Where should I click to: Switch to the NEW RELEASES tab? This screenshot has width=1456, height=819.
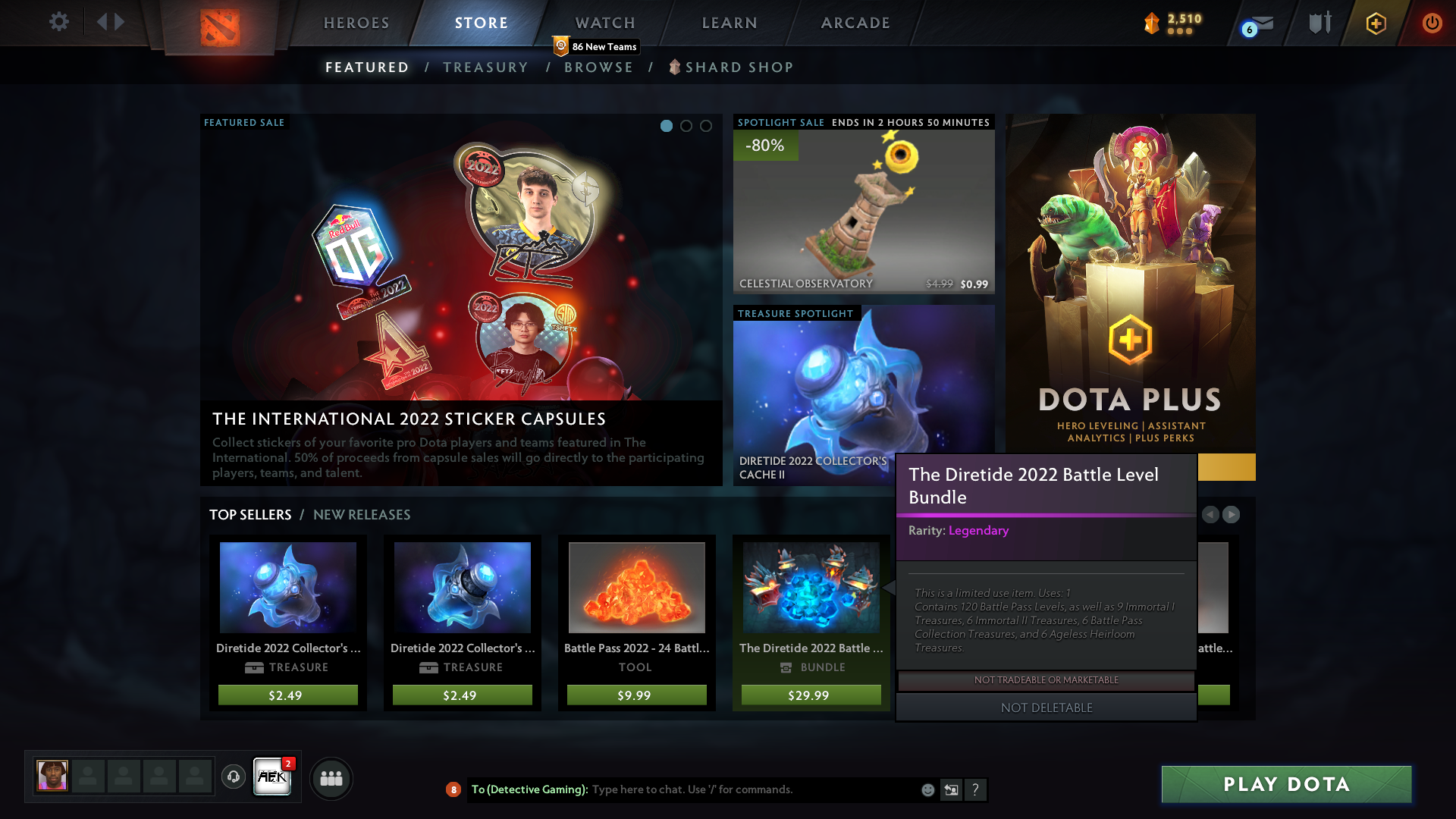[362, 515]
